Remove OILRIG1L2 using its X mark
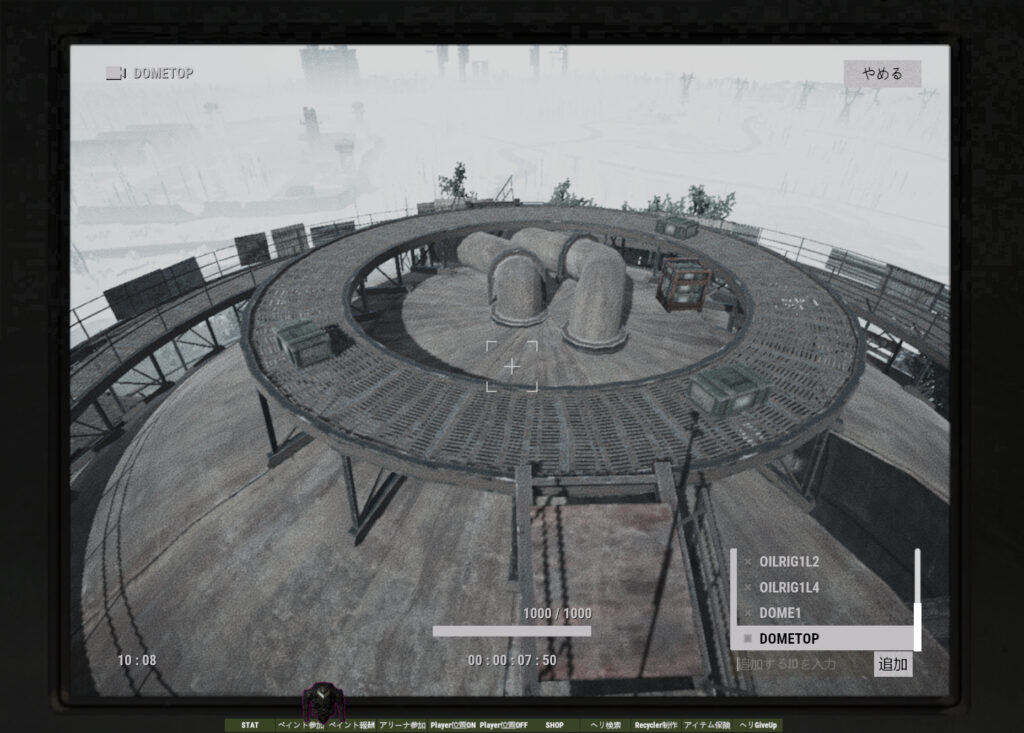 point(747,562)
